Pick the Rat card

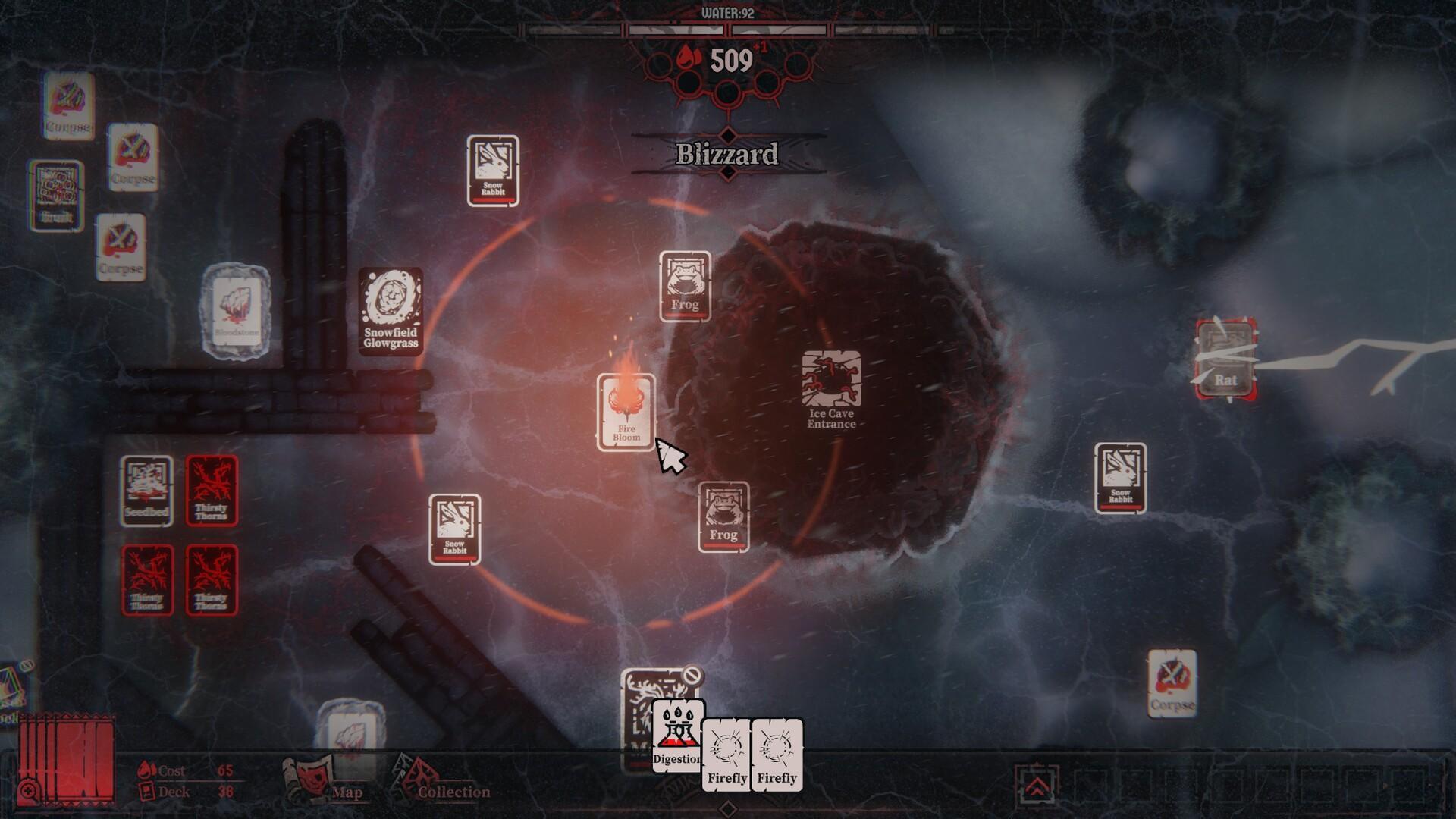1225,359
